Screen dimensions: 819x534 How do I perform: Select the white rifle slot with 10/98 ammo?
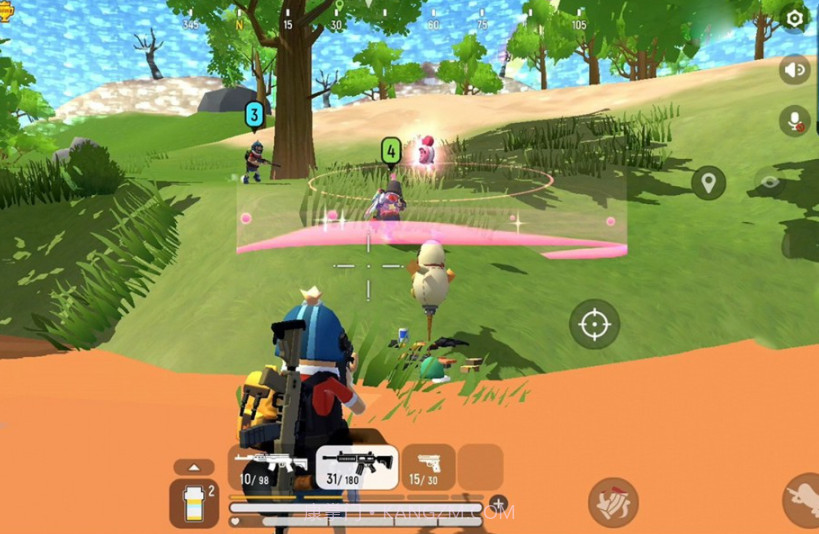point(271,467)
